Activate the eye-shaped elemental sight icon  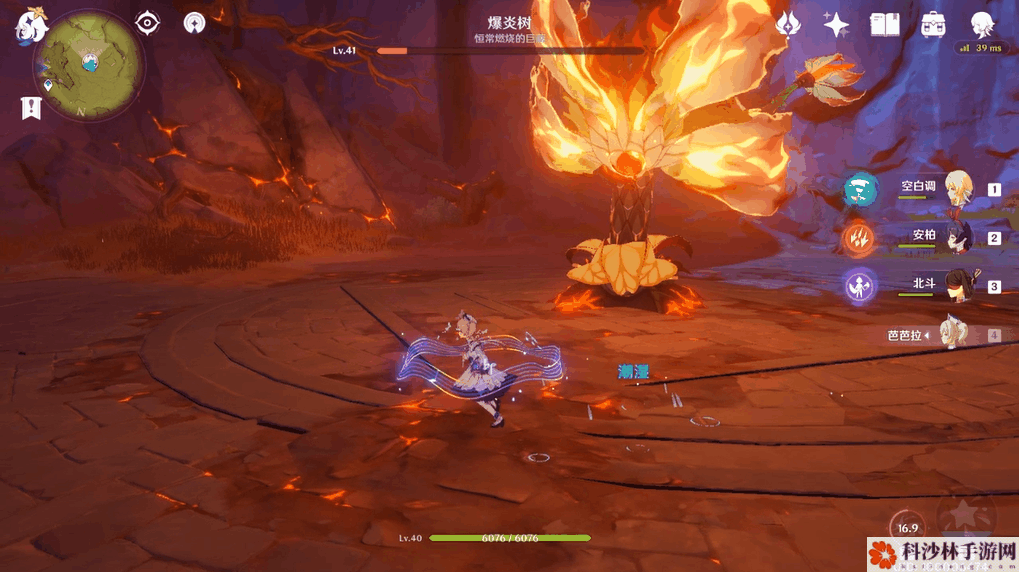pos(148,22)
